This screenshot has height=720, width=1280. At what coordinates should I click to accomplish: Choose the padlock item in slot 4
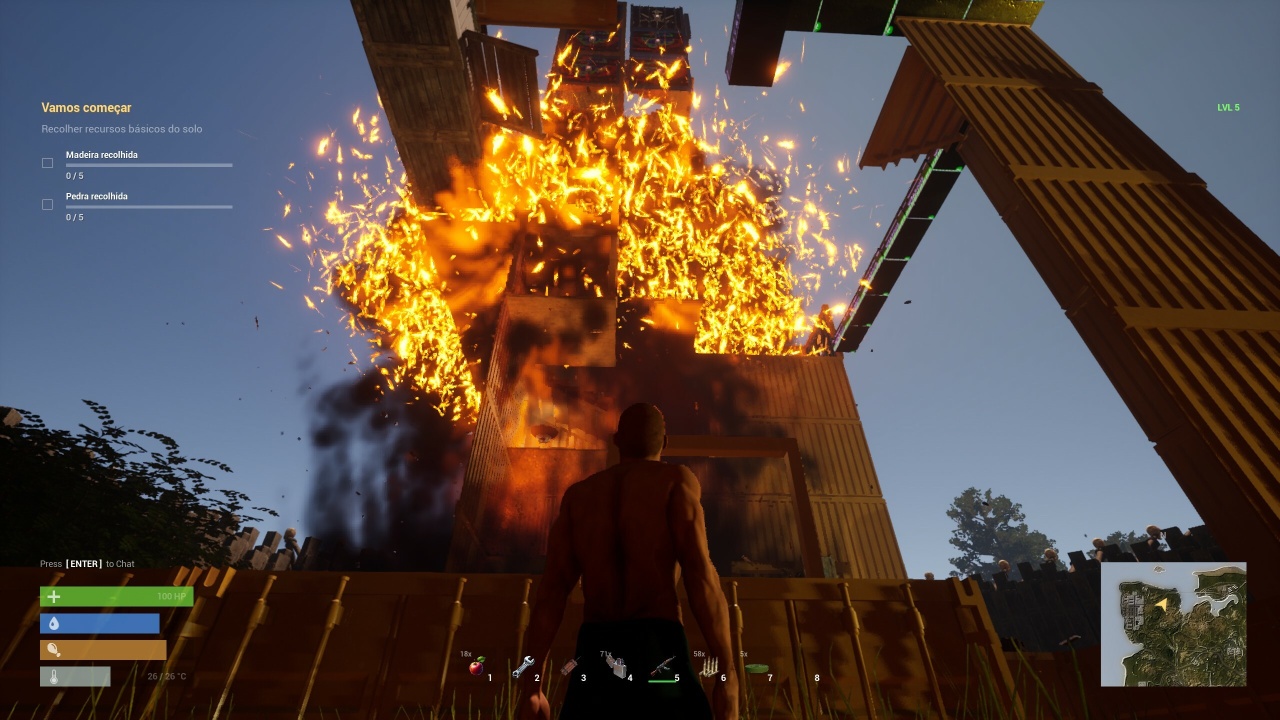click(x=617, y=667)
